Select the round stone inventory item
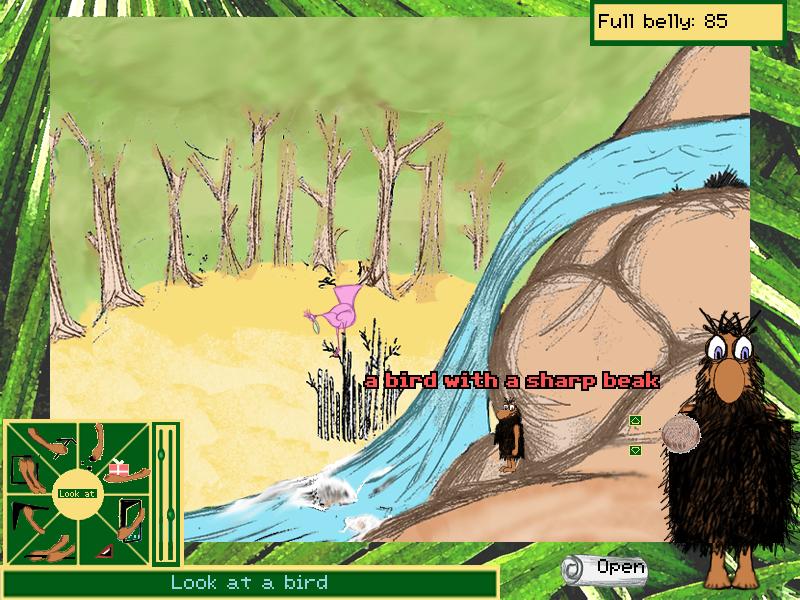Screen dimensions: 800x600 click(x=682, y=435)
